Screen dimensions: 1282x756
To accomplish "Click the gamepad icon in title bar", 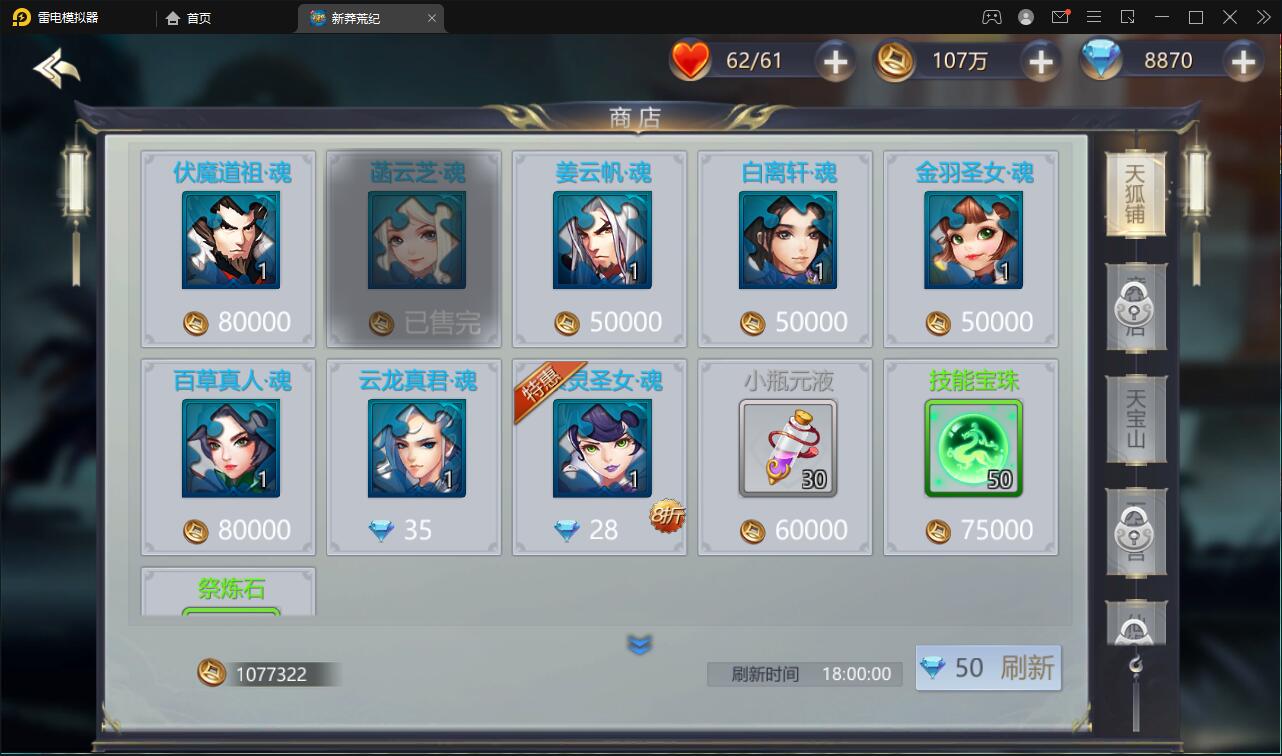I will (990, 17).
